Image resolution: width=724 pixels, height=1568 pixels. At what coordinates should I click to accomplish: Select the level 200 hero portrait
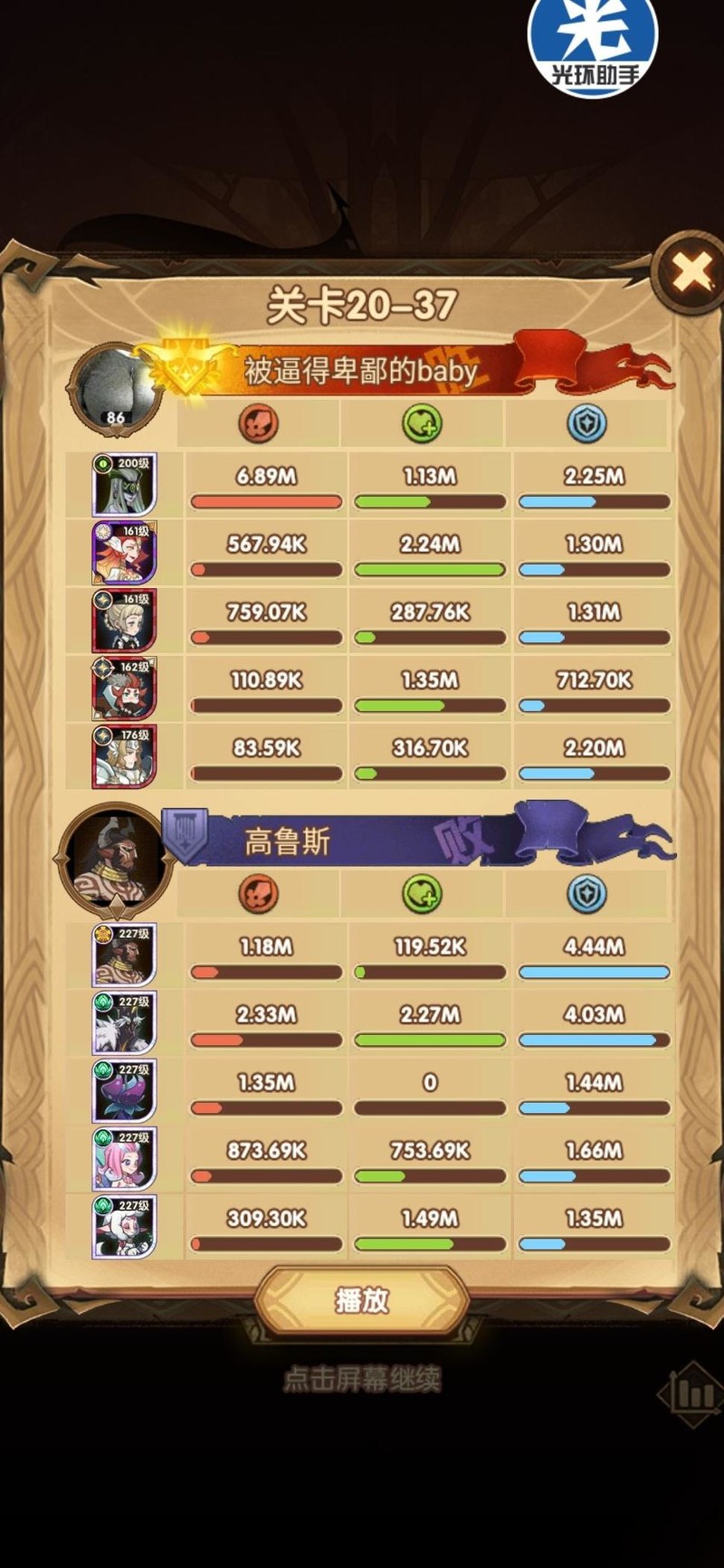coord(124,485)
